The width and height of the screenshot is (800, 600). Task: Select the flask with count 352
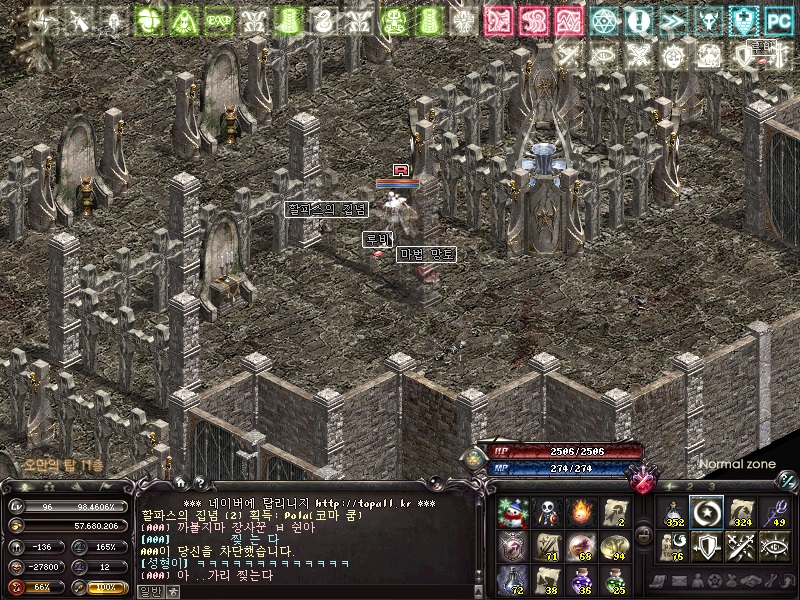(x=673, y=512)
